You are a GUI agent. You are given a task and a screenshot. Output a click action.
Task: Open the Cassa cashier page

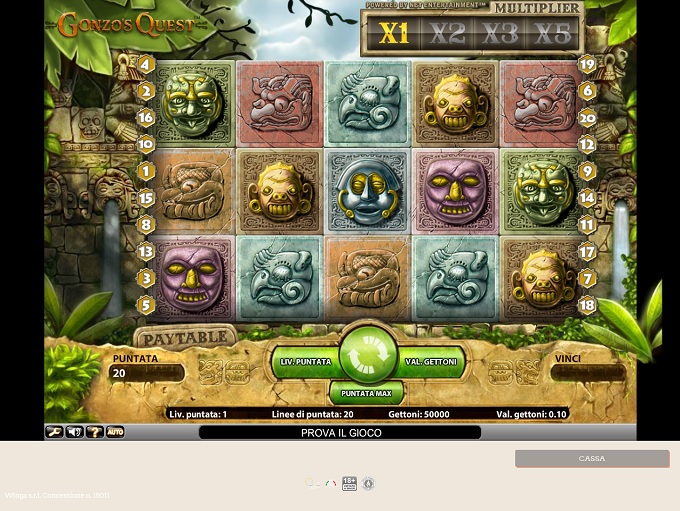click(592, 458)
